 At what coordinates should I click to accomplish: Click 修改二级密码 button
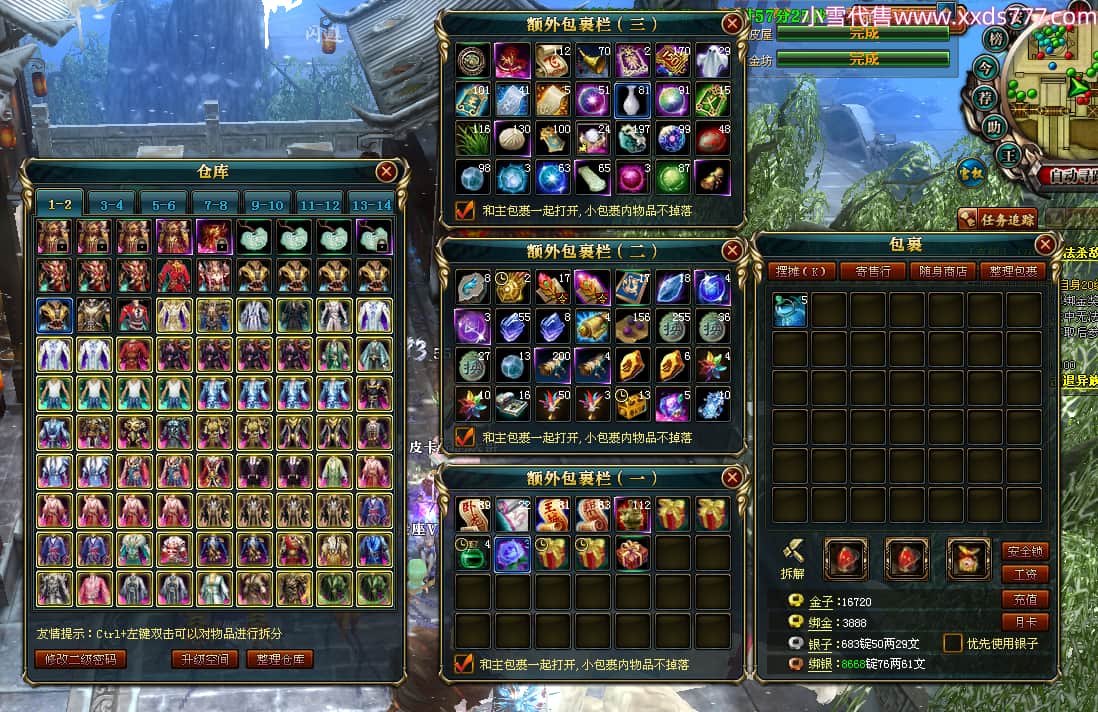click(x=80, y=659)
